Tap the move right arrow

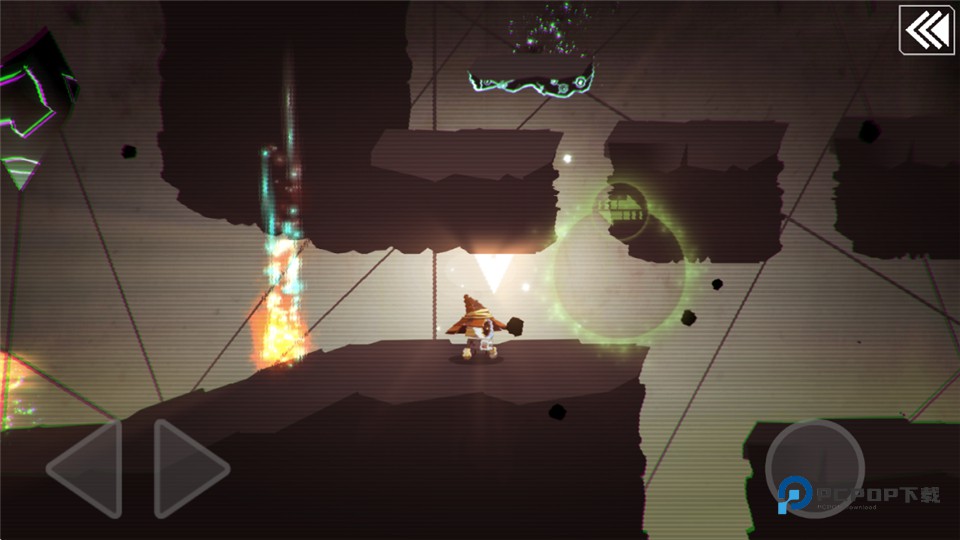pyautogui.click(x=188, y=467)
